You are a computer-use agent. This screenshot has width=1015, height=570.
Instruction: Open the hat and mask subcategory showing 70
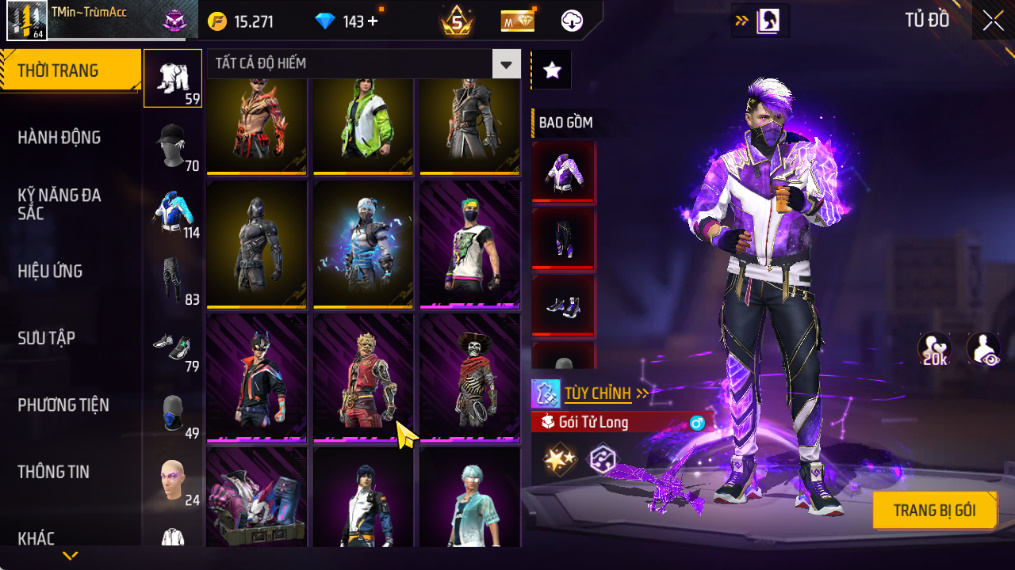pos(172,147)
